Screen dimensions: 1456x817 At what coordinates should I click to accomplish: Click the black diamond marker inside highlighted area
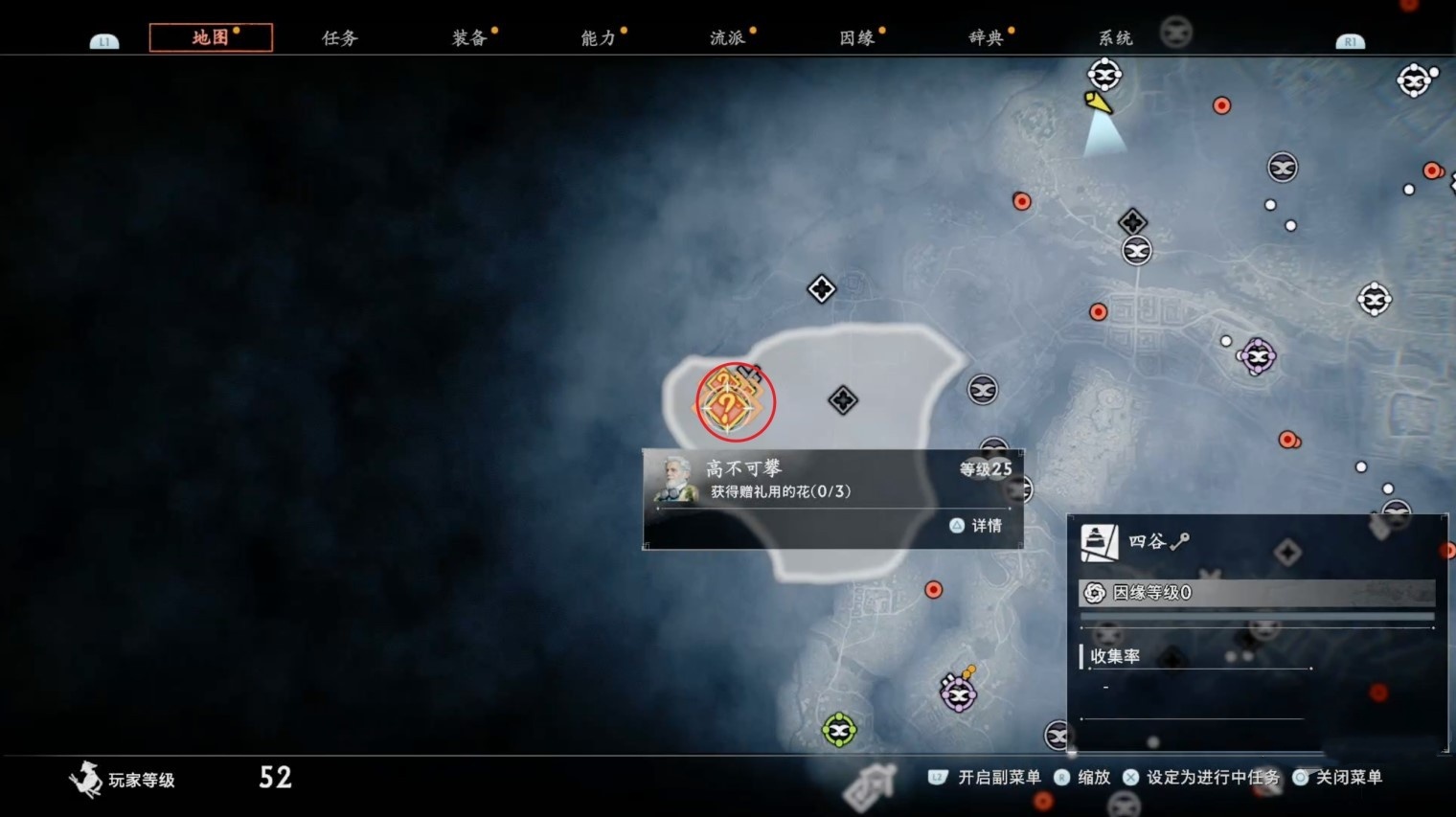pyautogui.click(x=843, y=400)
